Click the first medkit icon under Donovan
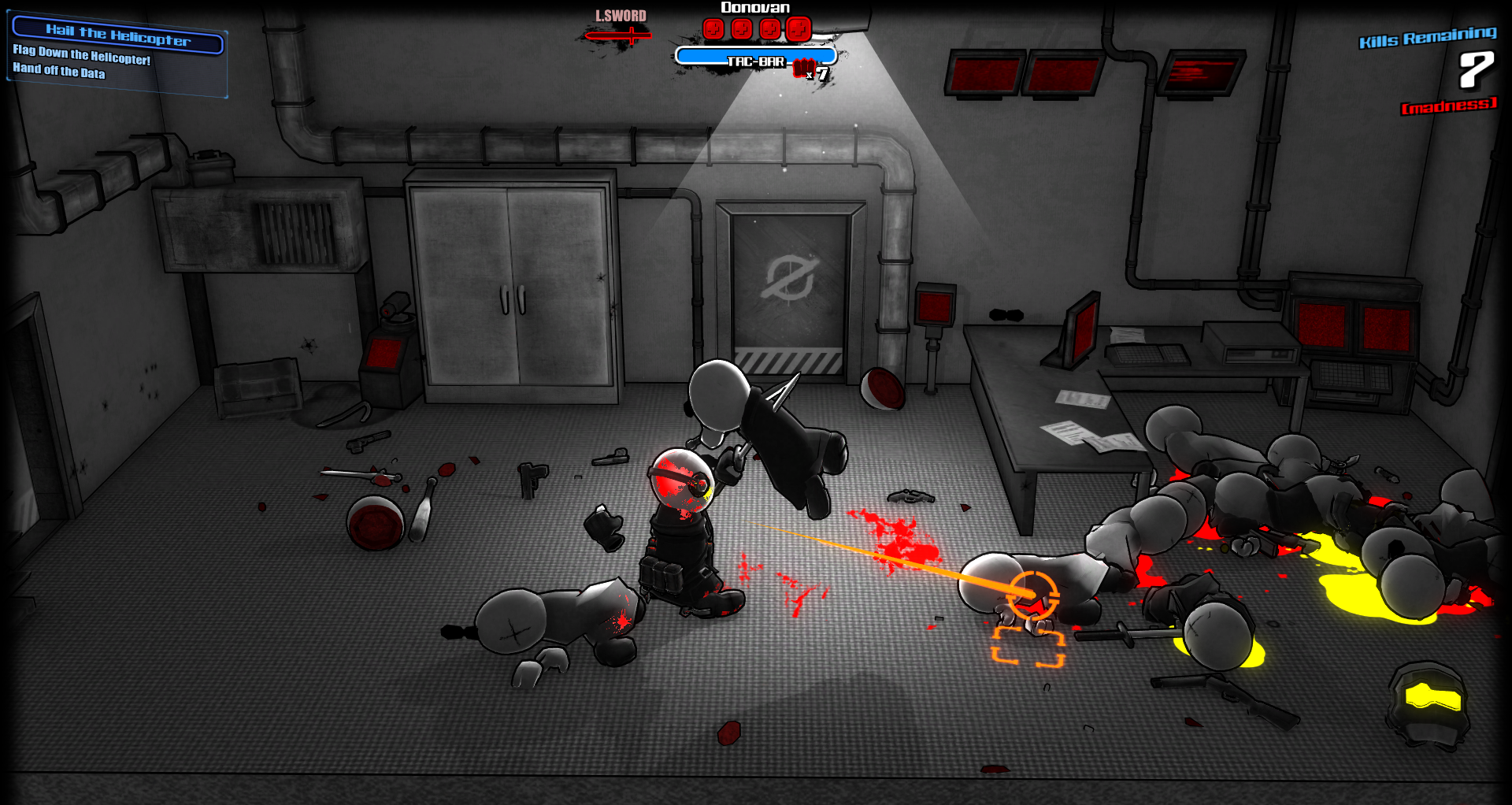Image resolution: width=1512 pixels, height=805 pixels. 713,29
